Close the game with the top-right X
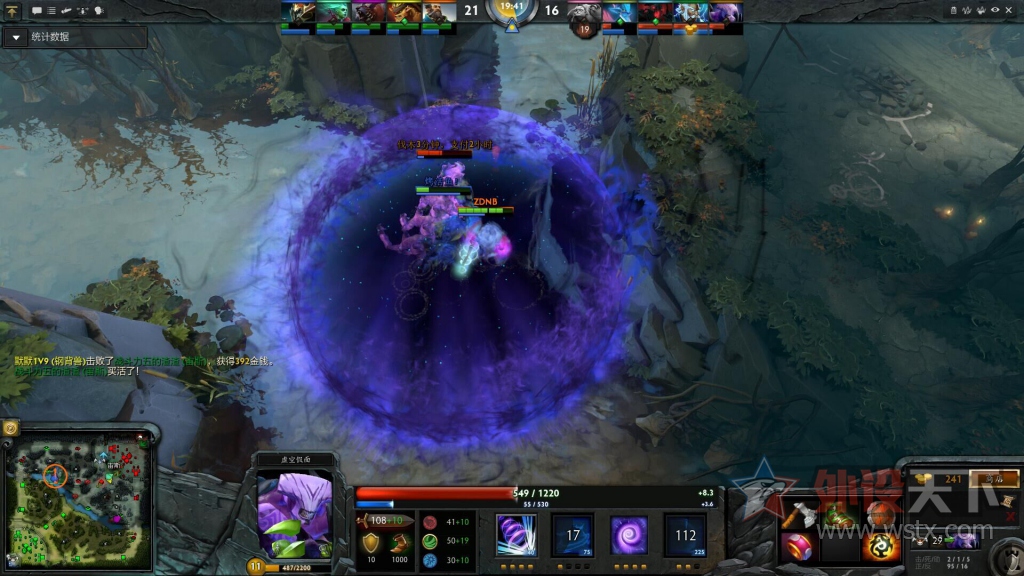This screenshot has width=1024, height=576. click(1010, 10)
